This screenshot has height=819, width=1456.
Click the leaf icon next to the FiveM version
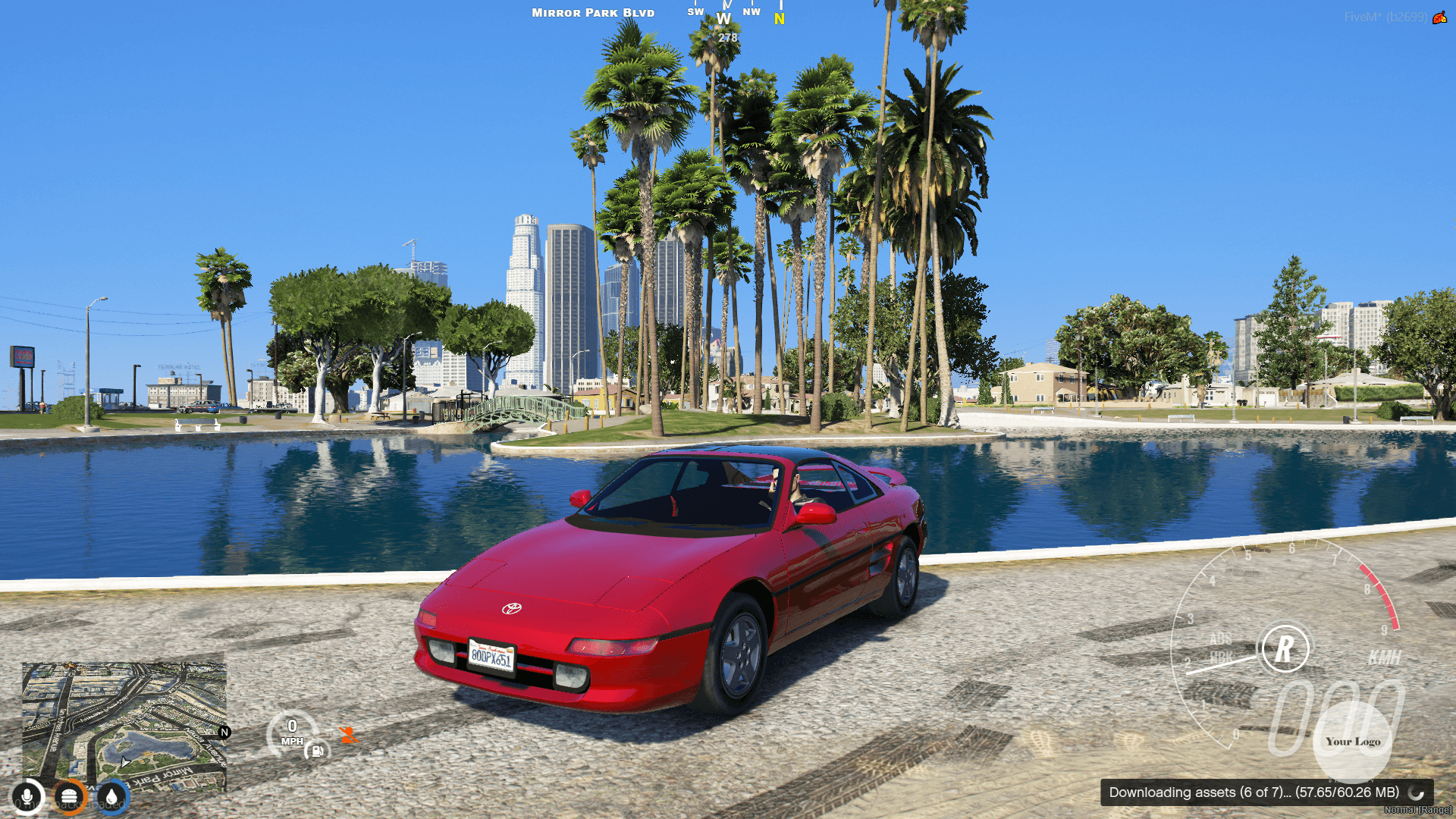(1440, 17)
